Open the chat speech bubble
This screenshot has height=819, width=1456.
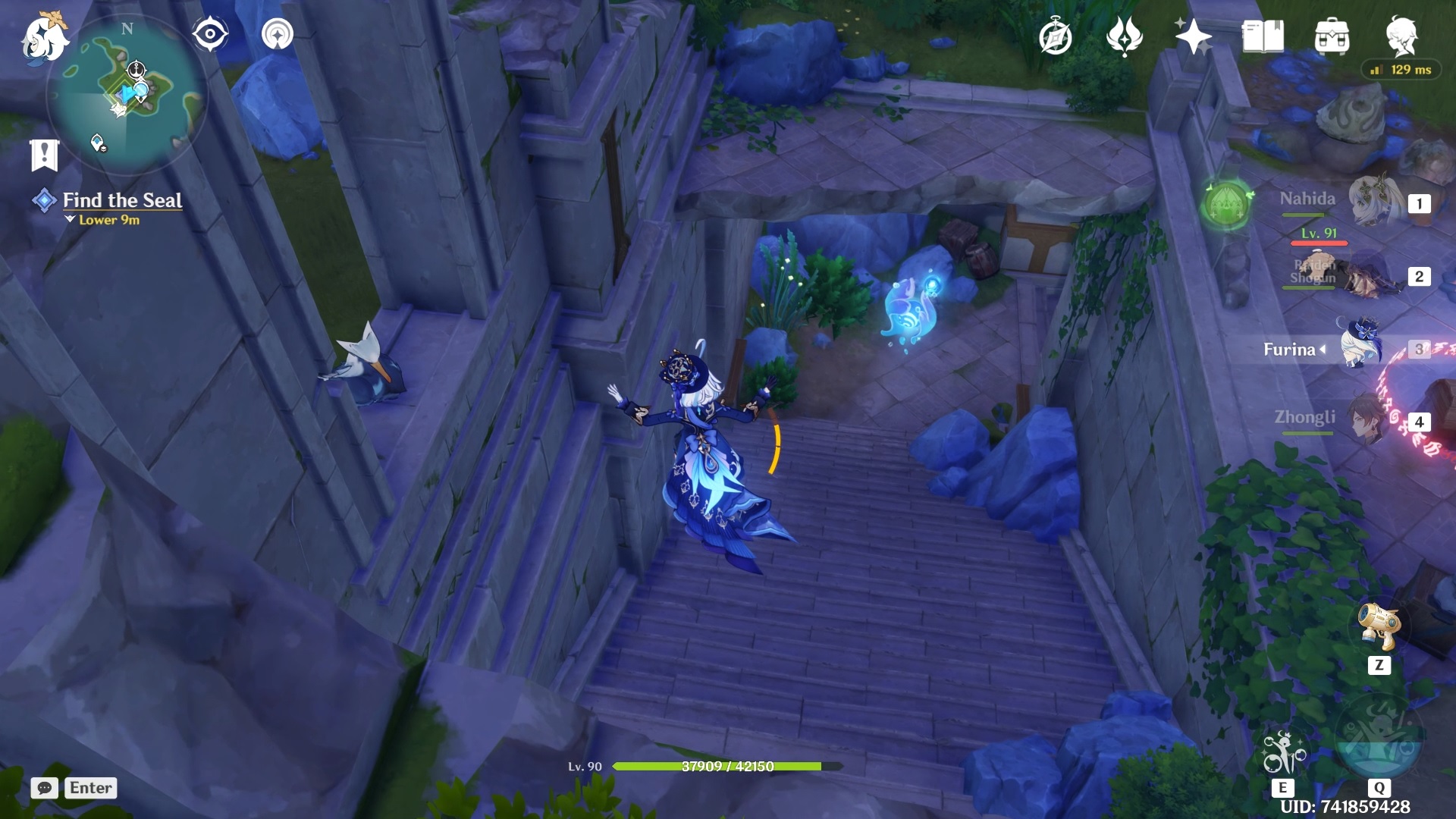coord(45,788)
